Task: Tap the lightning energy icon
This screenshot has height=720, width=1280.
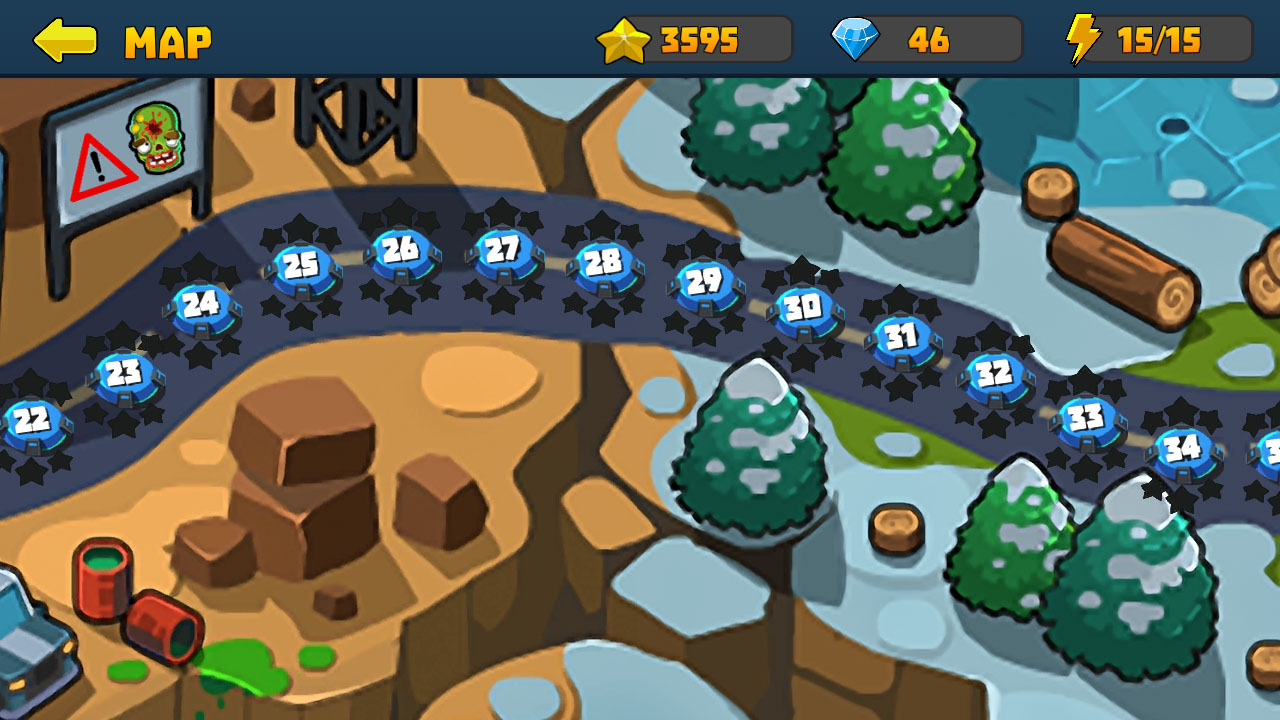Action: pos(1084,40)
